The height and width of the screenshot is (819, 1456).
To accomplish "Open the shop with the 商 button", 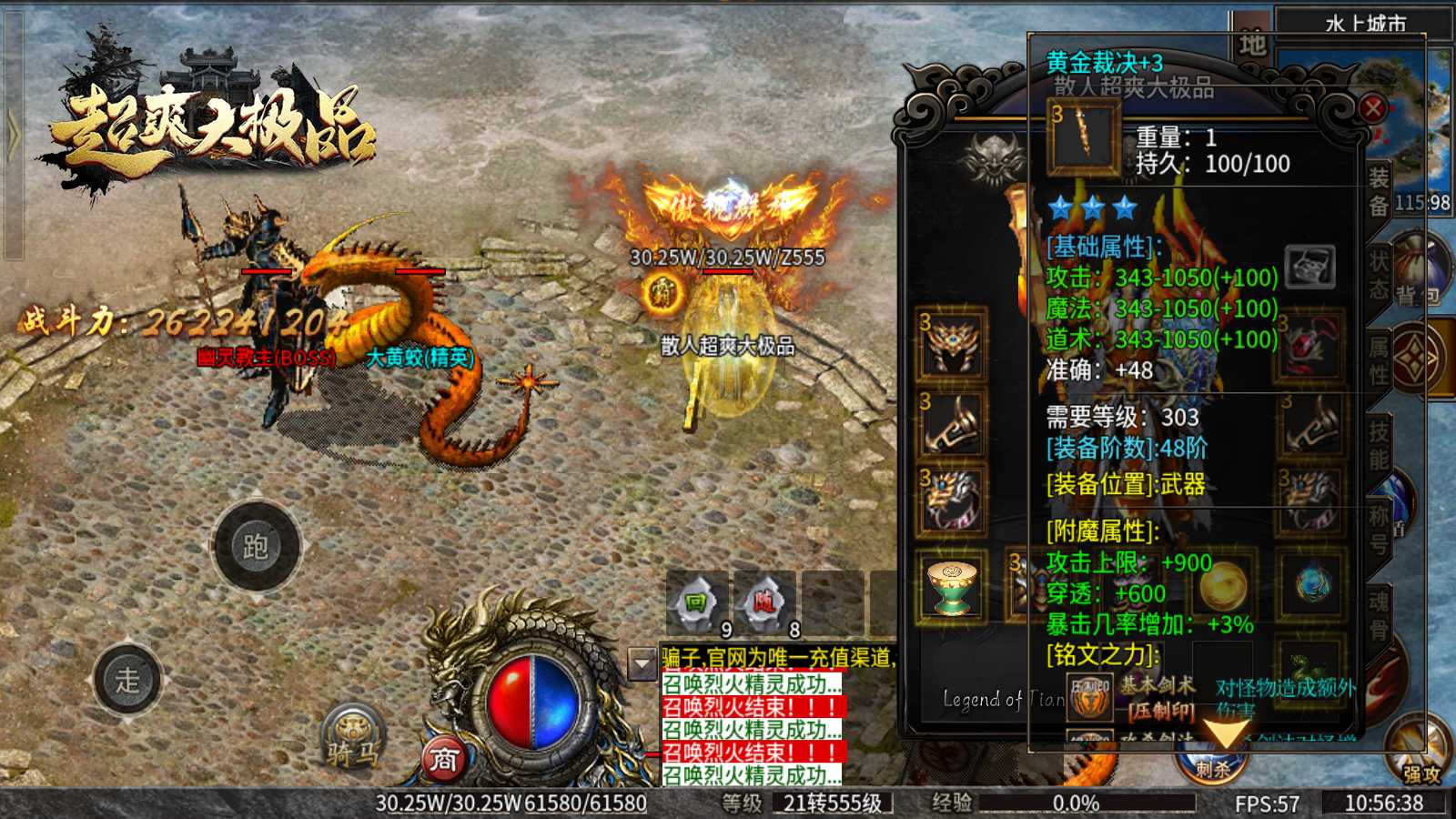I will [x=443, y=758].
